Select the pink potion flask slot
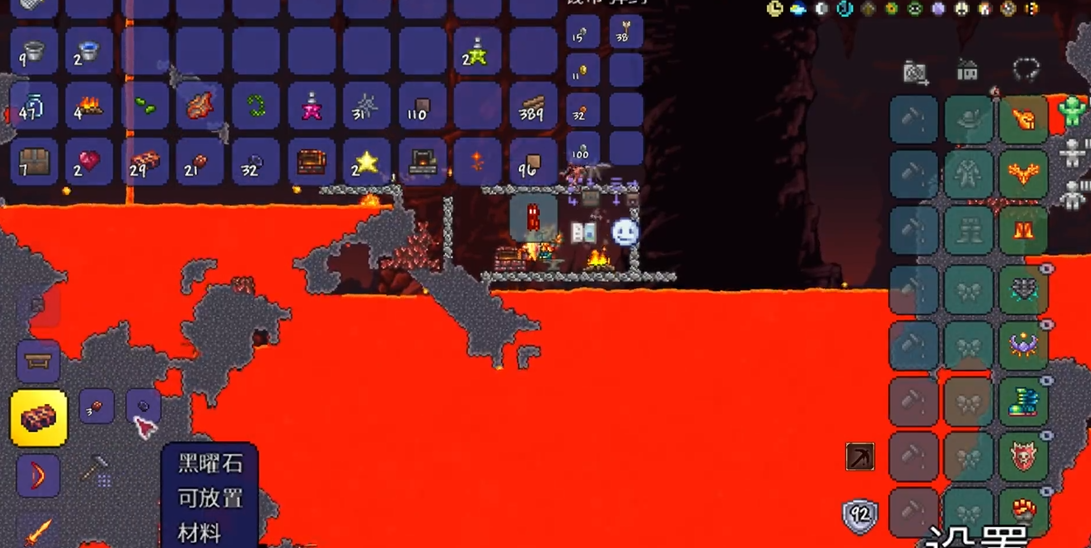Viewport: 1091px width, 548px height. point(311,106)
